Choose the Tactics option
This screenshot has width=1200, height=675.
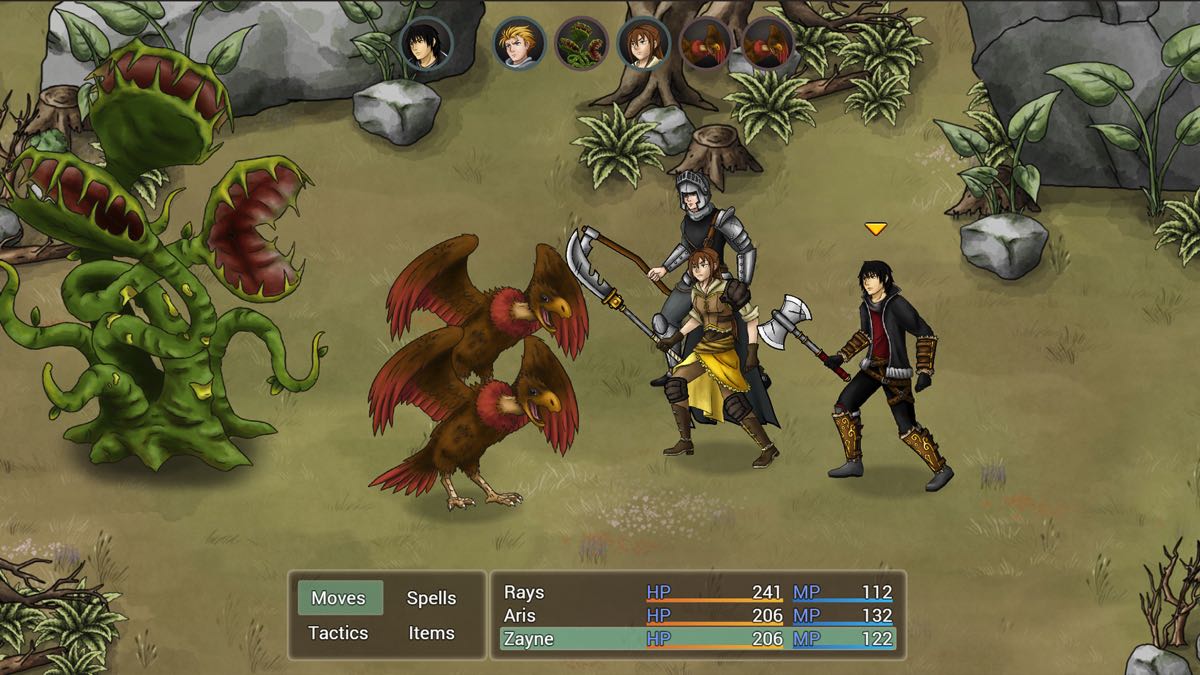point(338,633)
